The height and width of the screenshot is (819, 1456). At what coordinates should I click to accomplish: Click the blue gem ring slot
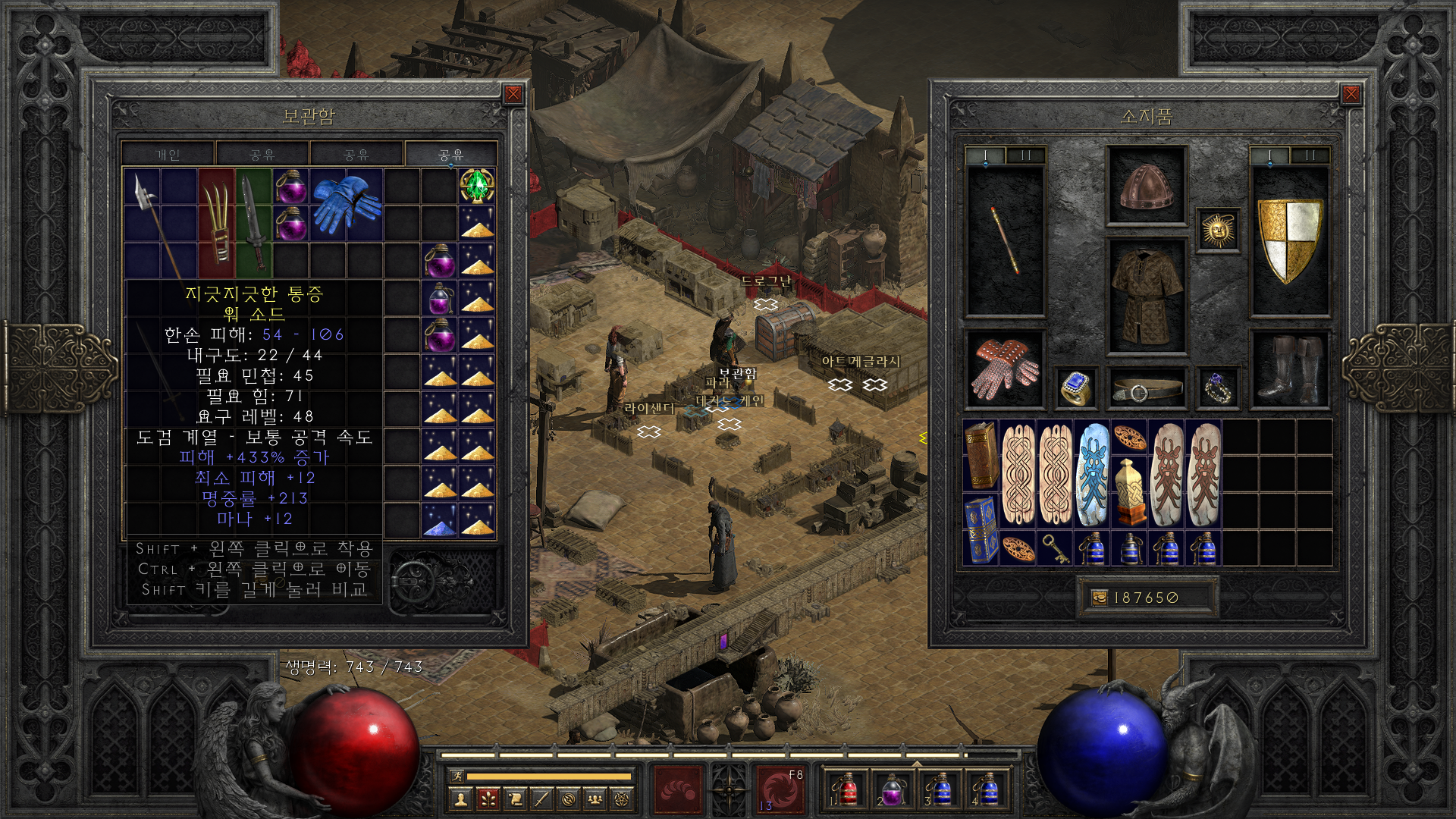click(x=1076, y=388)
